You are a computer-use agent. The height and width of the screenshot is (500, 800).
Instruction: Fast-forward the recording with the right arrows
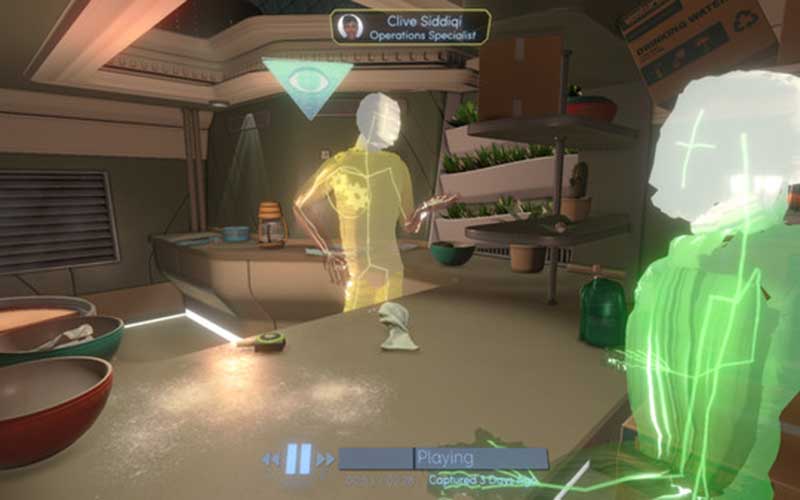tap(325, 460)
